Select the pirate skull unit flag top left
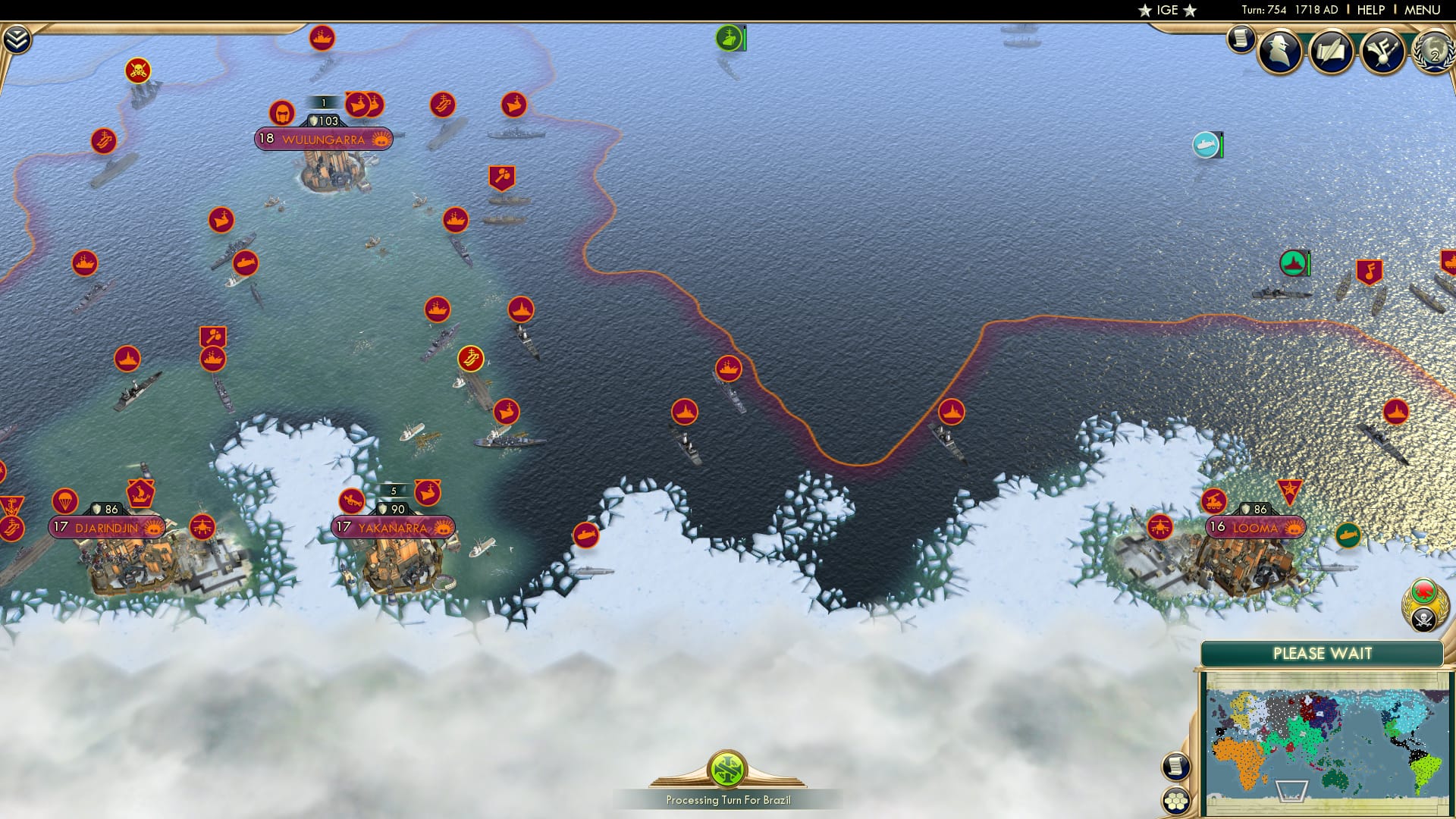Screen dimensions: 1456x819 [136, 68]
